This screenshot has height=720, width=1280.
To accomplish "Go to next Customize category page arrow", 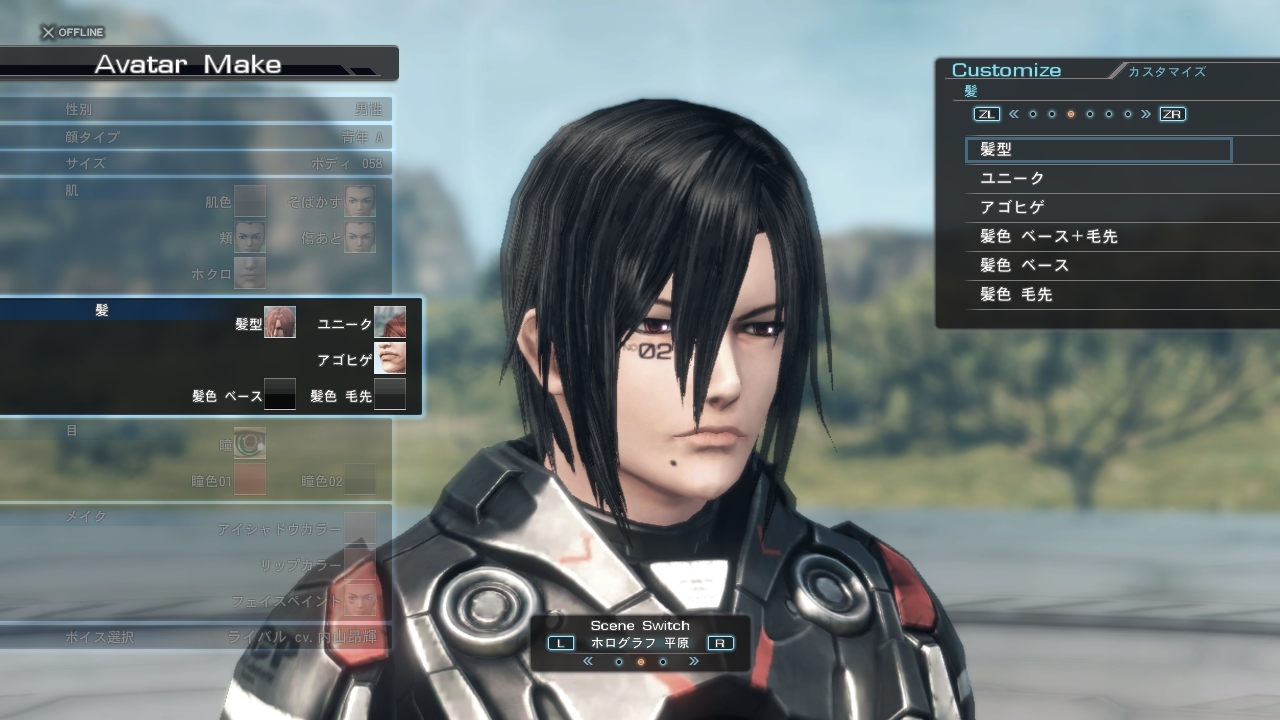I will click(1146, 114).
